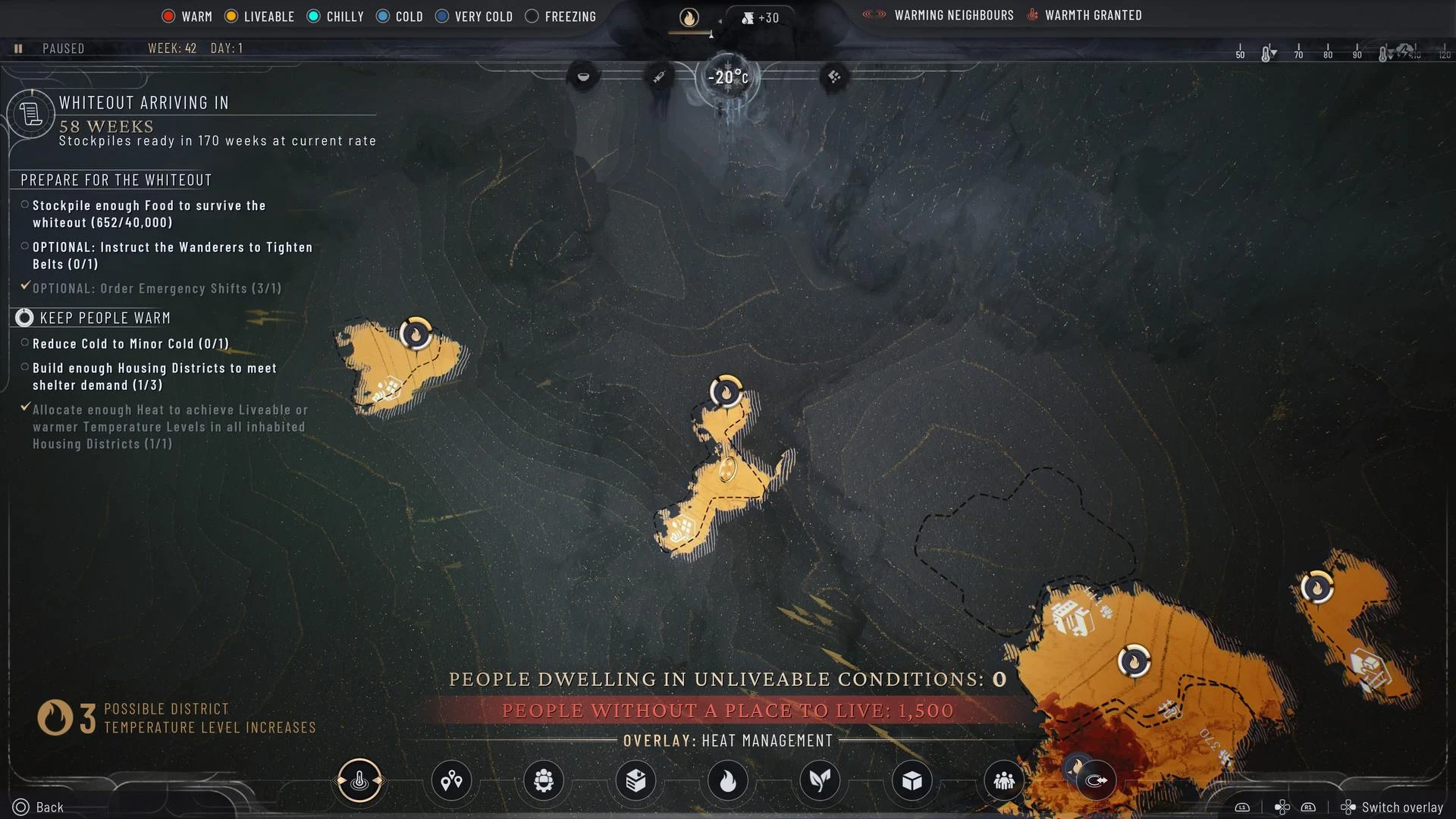The height and width of the screenshot is (819, 1456).
Task: Toggle the pause control icon
Action: click(18, 49)
